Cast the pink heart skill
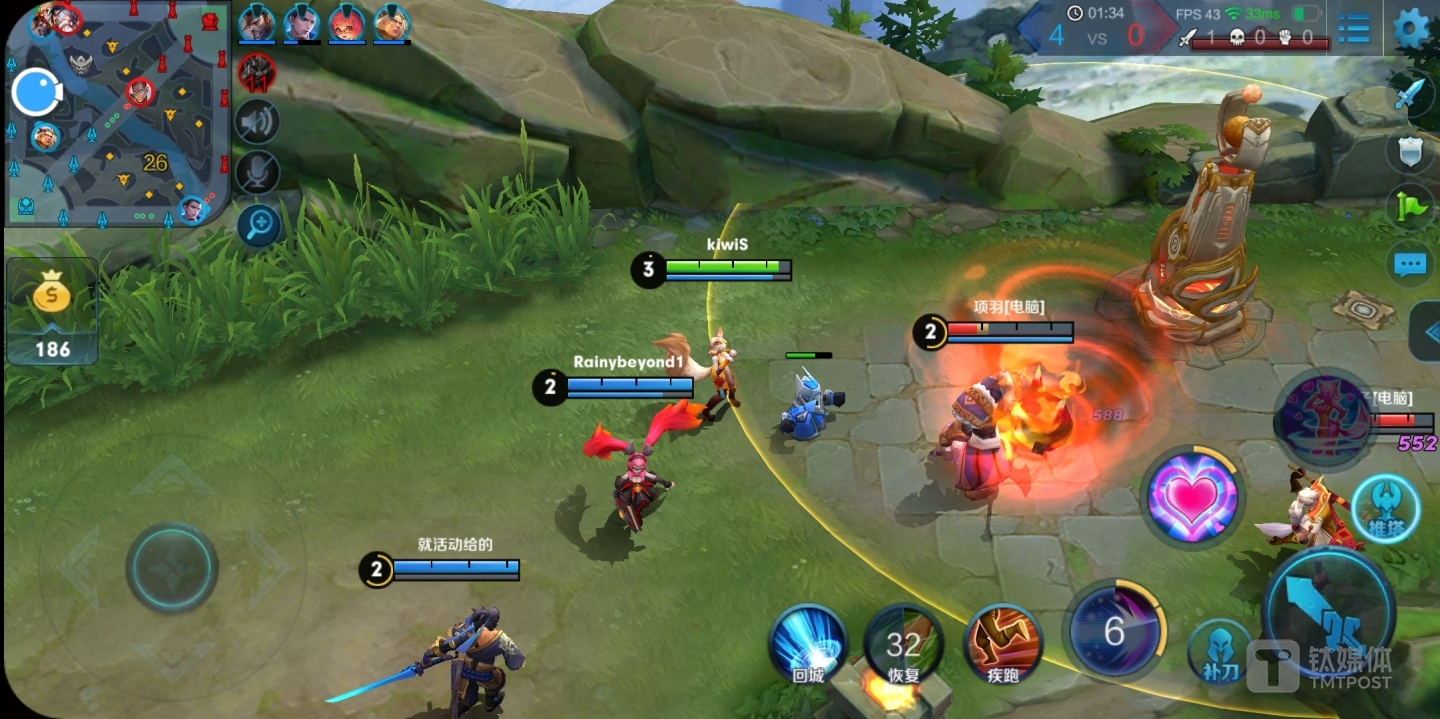Viewport: 1440px width, 719px height. 1192,497
